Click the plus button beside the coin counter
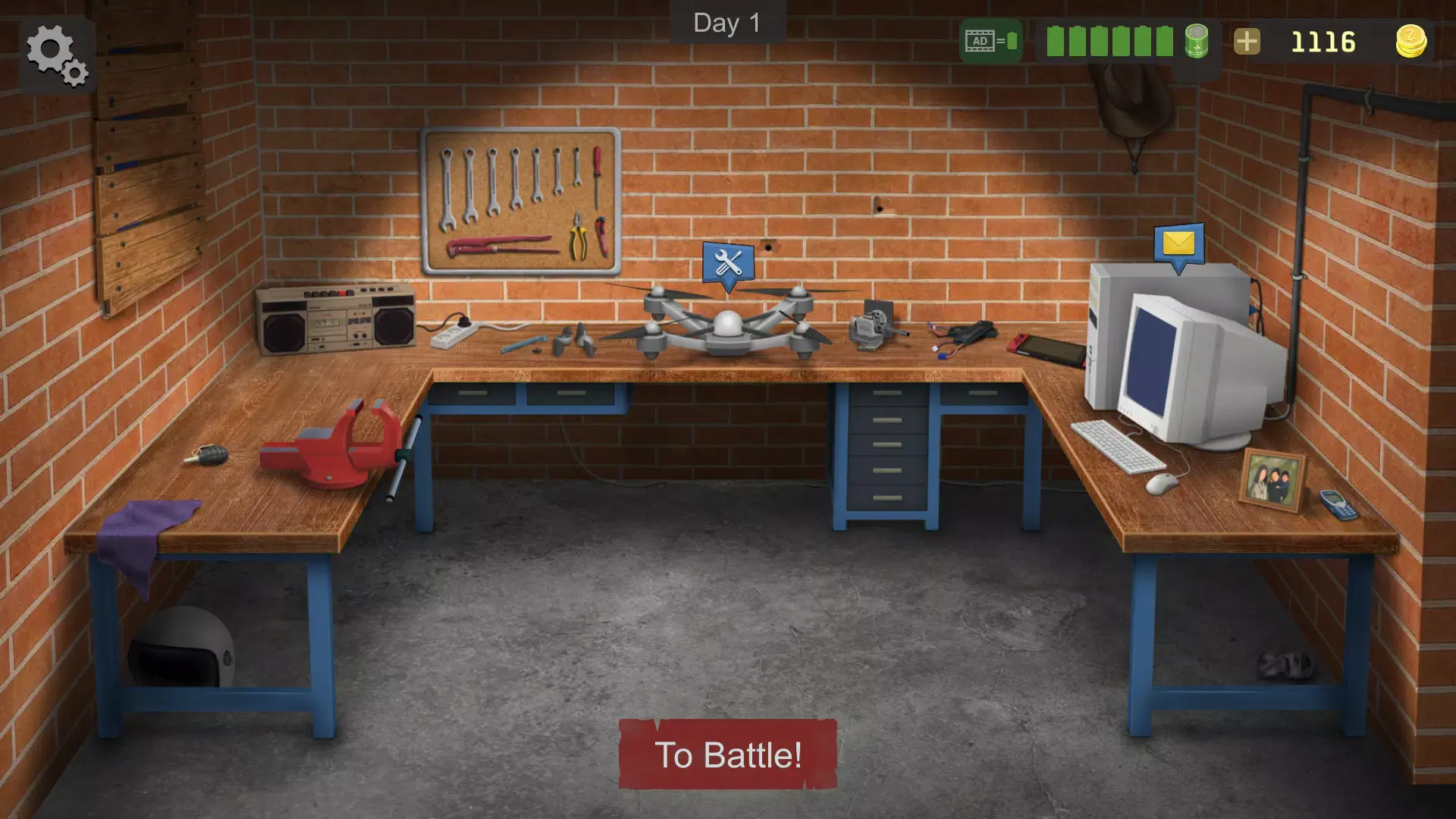This screenshot has height=819, width=1456. tap(1246, 42)
